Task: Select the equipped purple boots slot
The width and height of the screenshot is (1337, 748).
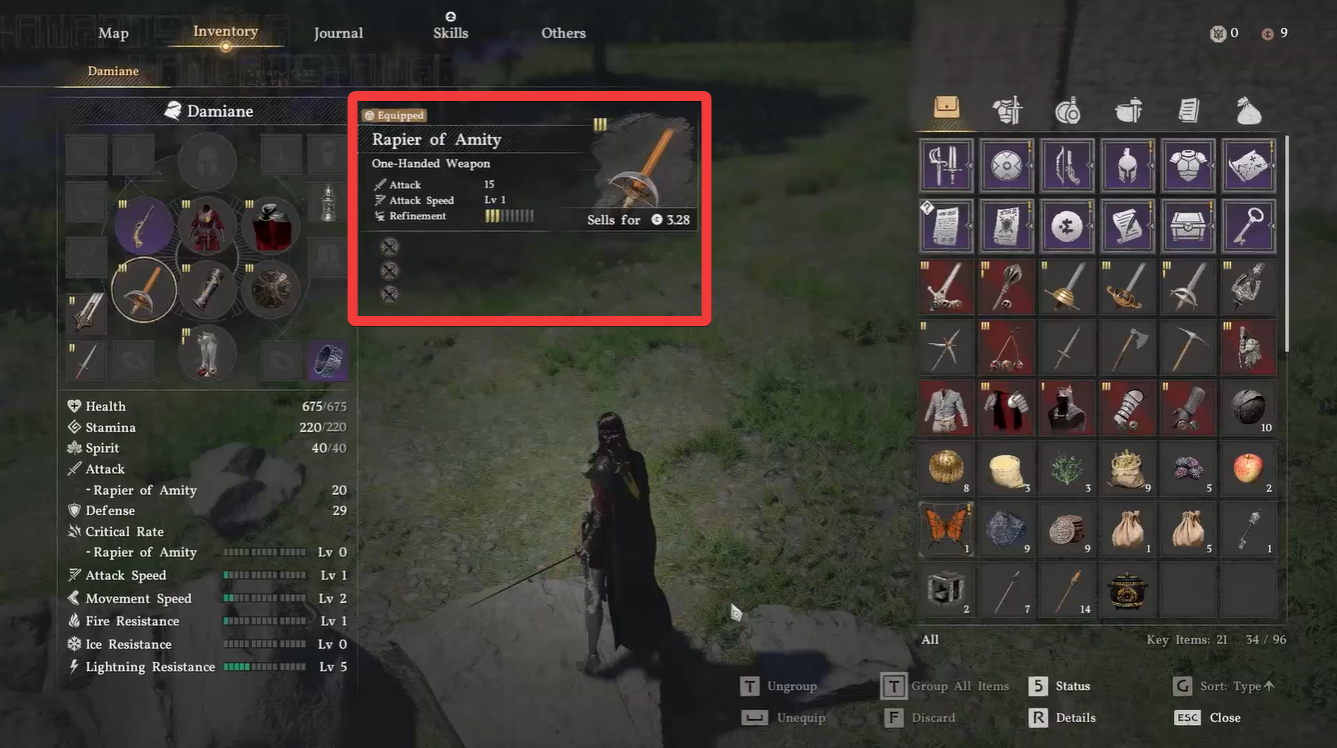Action: point(328,359)
